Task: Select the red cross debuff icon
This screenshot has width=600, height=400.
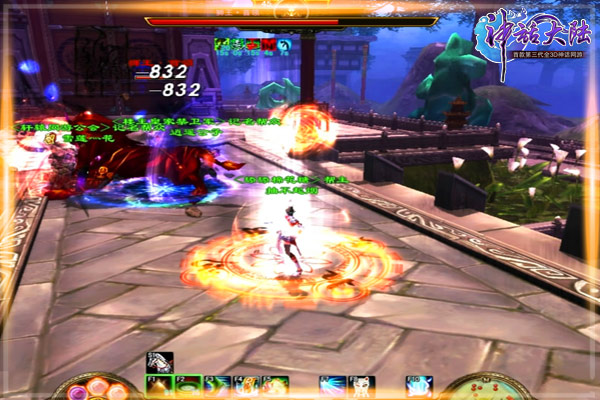Action: point(268,45)
